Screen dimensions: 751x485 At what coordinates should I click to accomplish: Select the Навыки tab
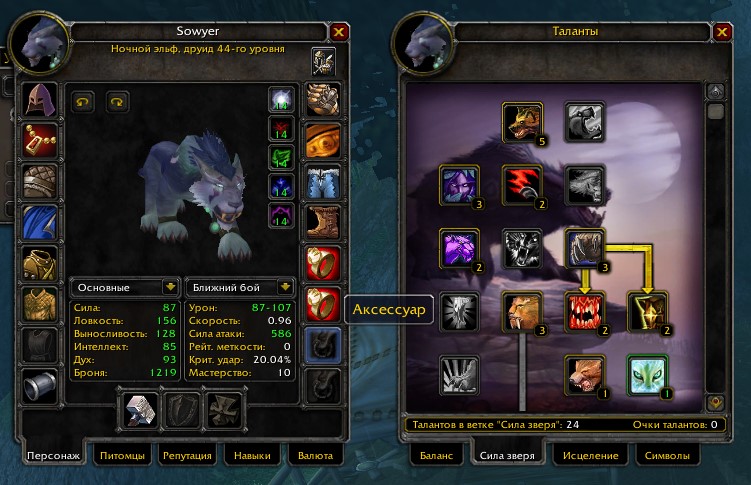(x=251, y=456)
